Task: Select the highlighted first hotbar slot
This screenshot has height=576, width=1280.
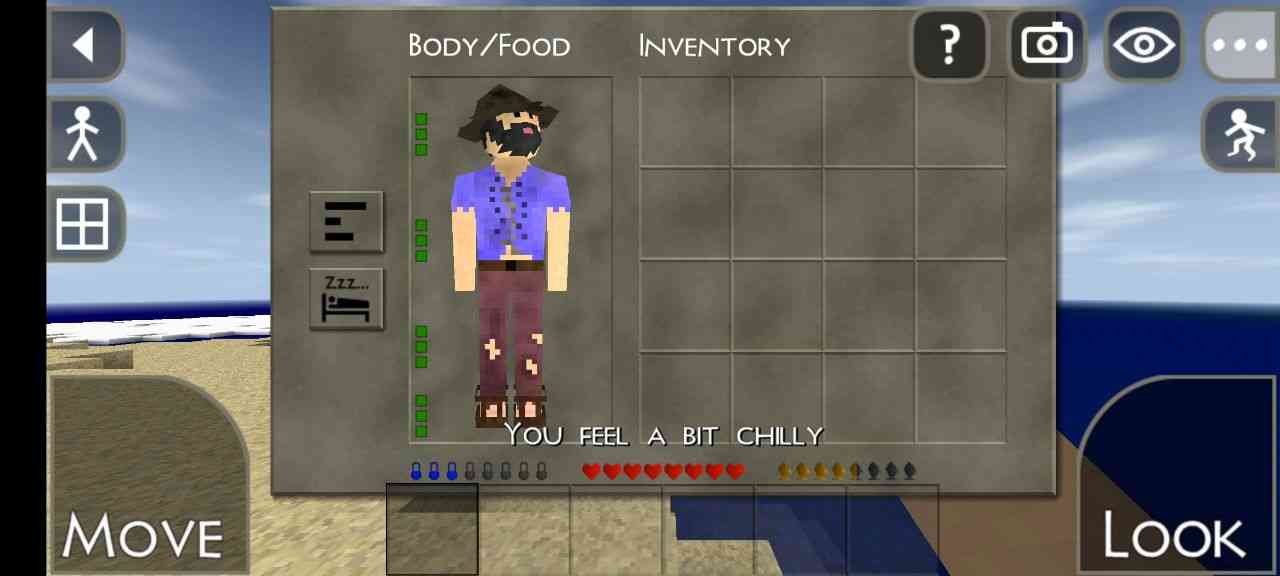Action: [x=432, y=529]
